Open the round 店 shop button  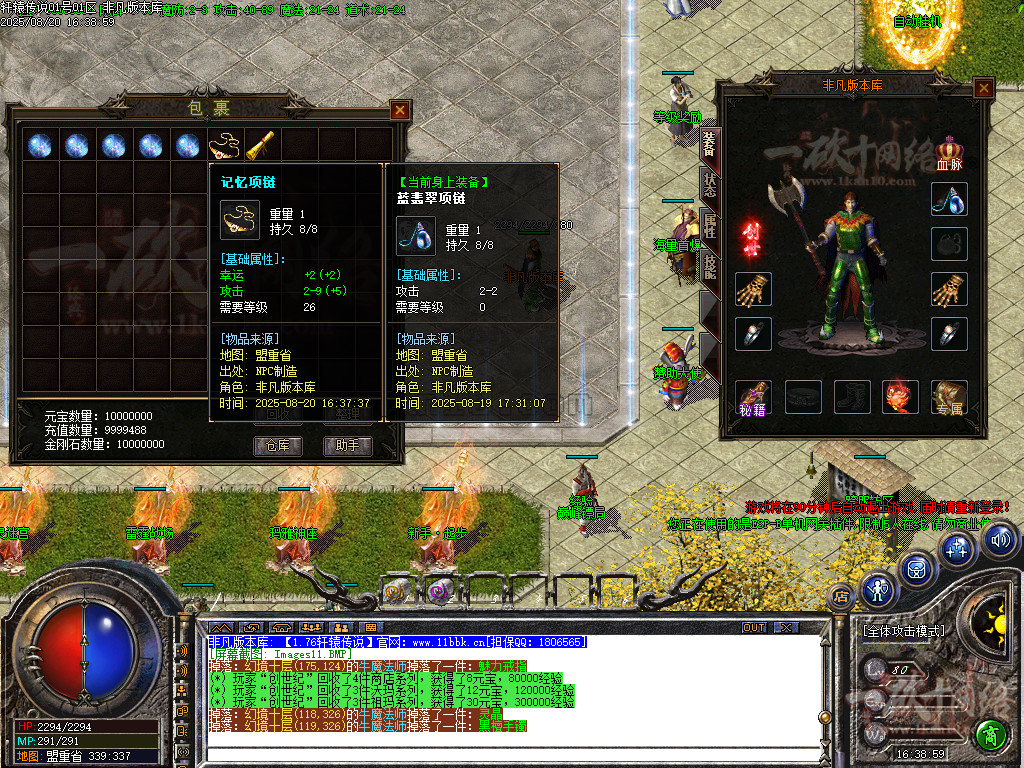pyautogui.click(x=840, y=595)
